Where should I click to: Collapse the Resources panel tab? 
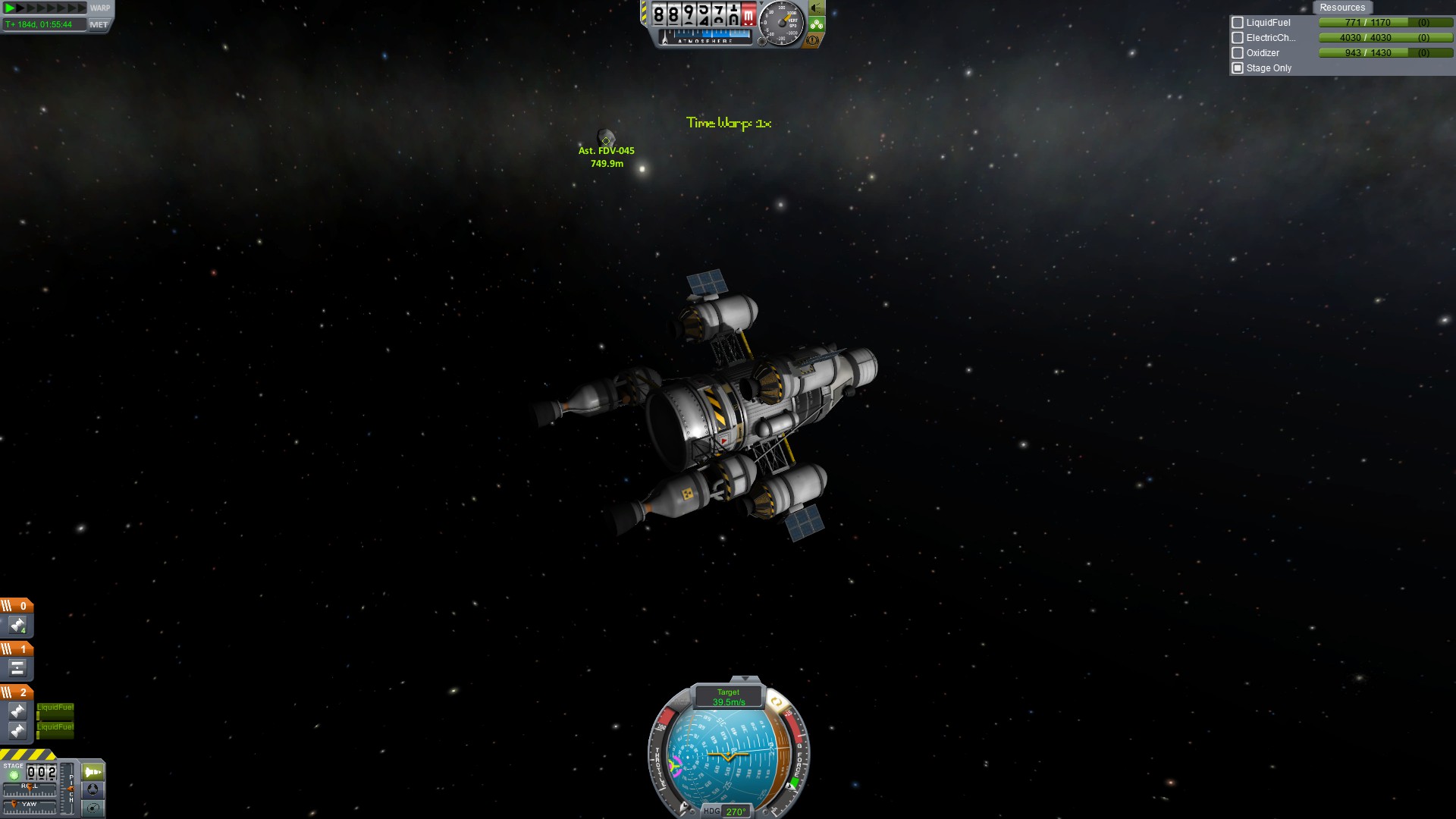tap(1341, 8)
